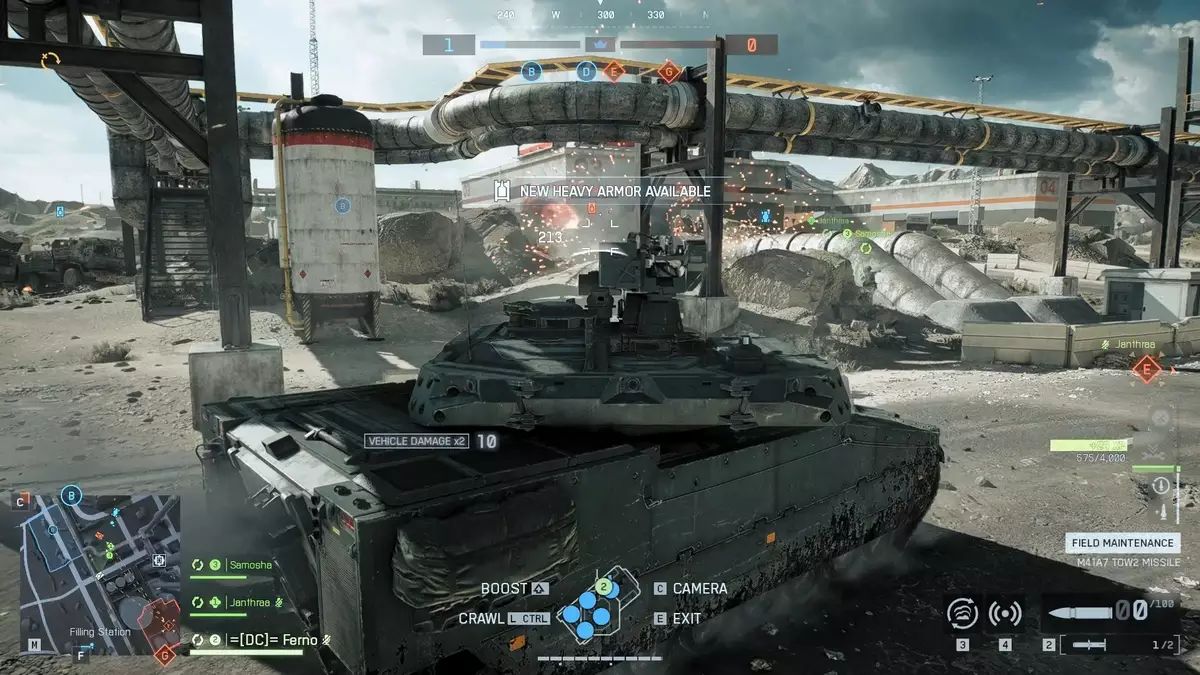Activate the smoke screen vehicle ability
The image size is (1200, 675).
[x=962, y=614]
